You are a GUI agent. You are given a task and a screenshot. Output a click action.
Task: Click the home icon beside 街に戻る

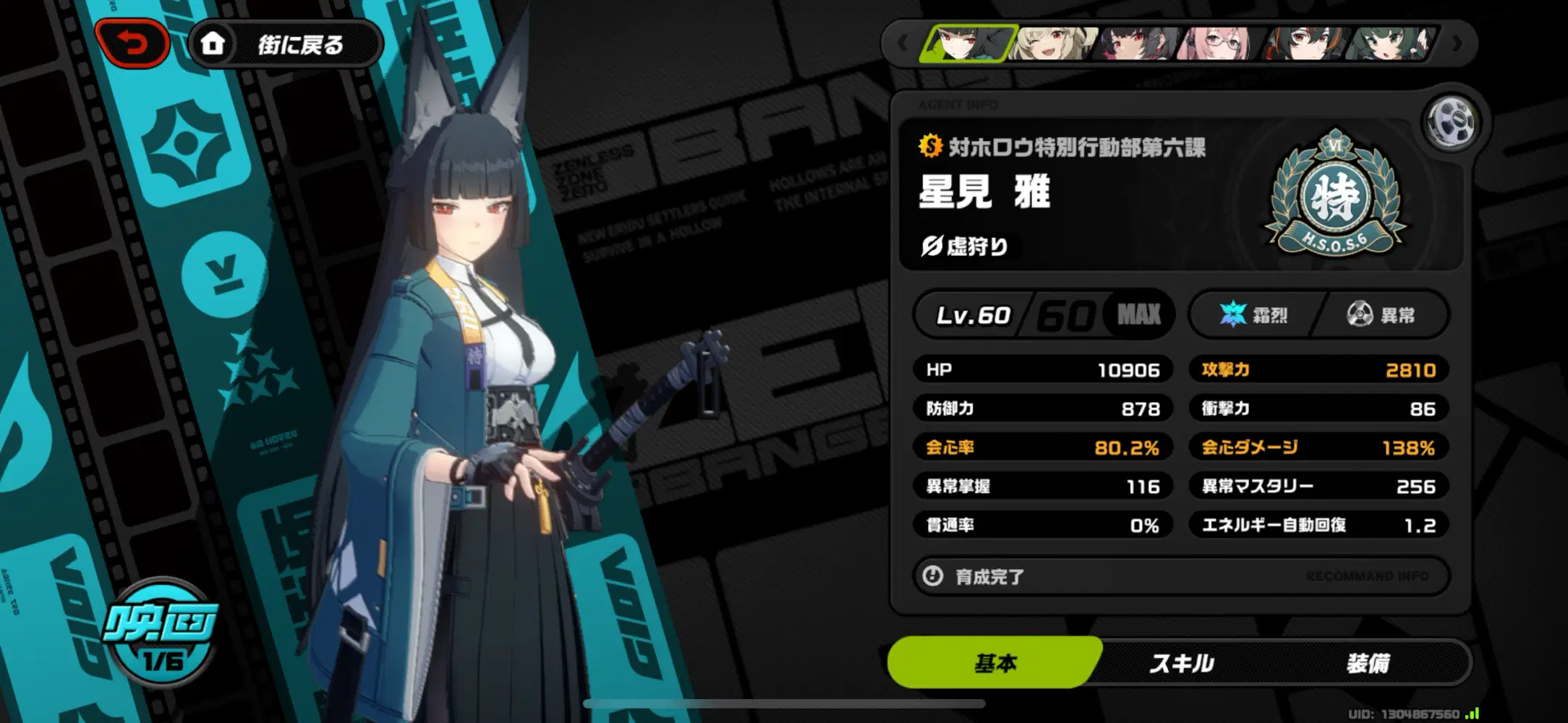pyautogui.click(x=213, y=43)
